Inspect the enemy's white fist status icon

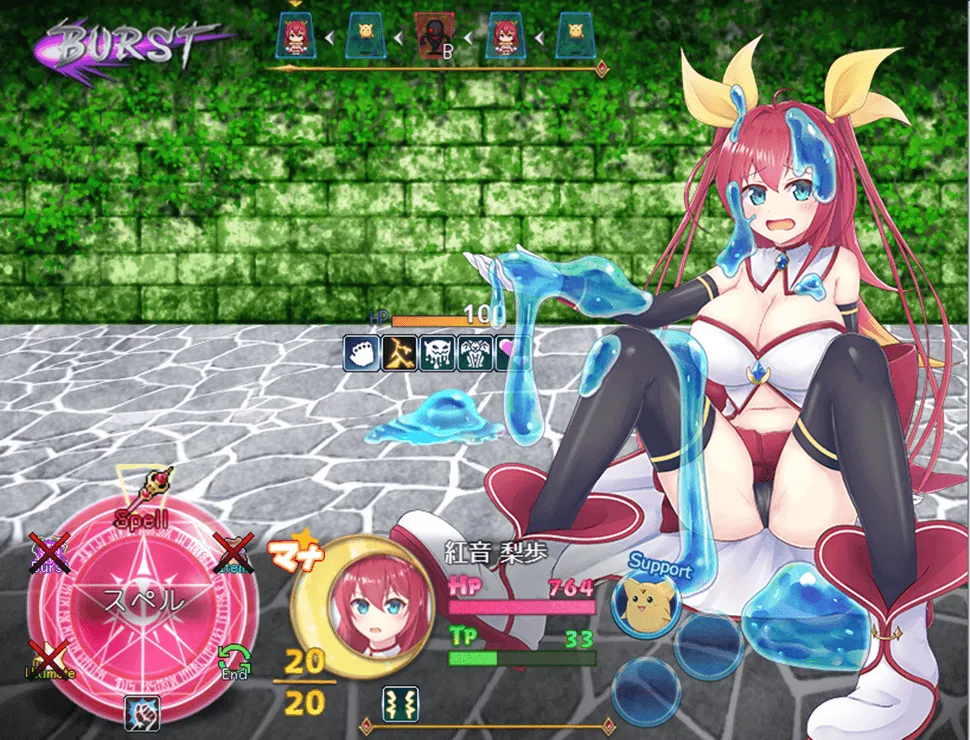tap(362, 353)
